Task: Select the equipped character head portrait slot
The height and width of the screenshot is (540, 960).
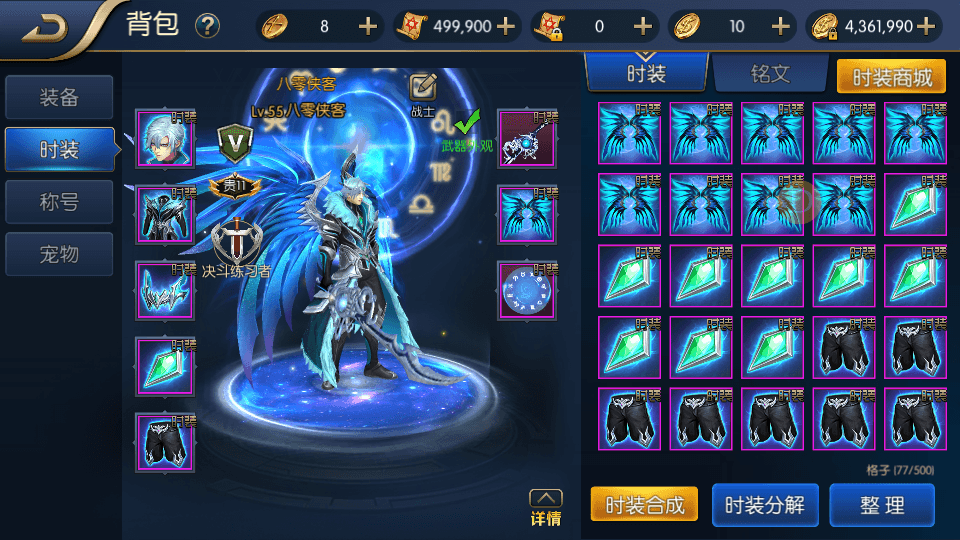Action: [165, 140]
